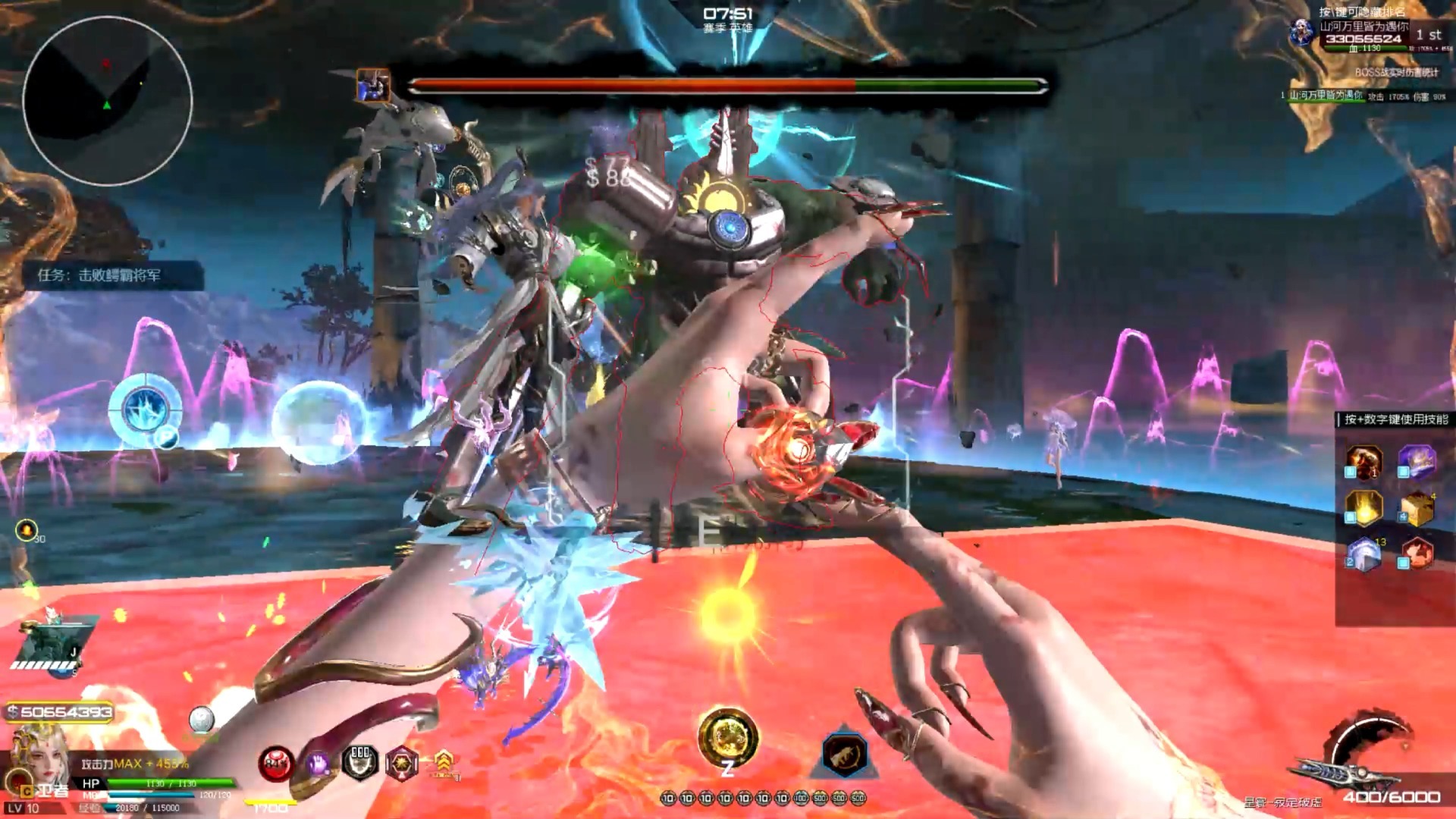This screenshot has height=819, width=1456.
Task: Select the weapon hexagon icon
Action: coord(844,754)
